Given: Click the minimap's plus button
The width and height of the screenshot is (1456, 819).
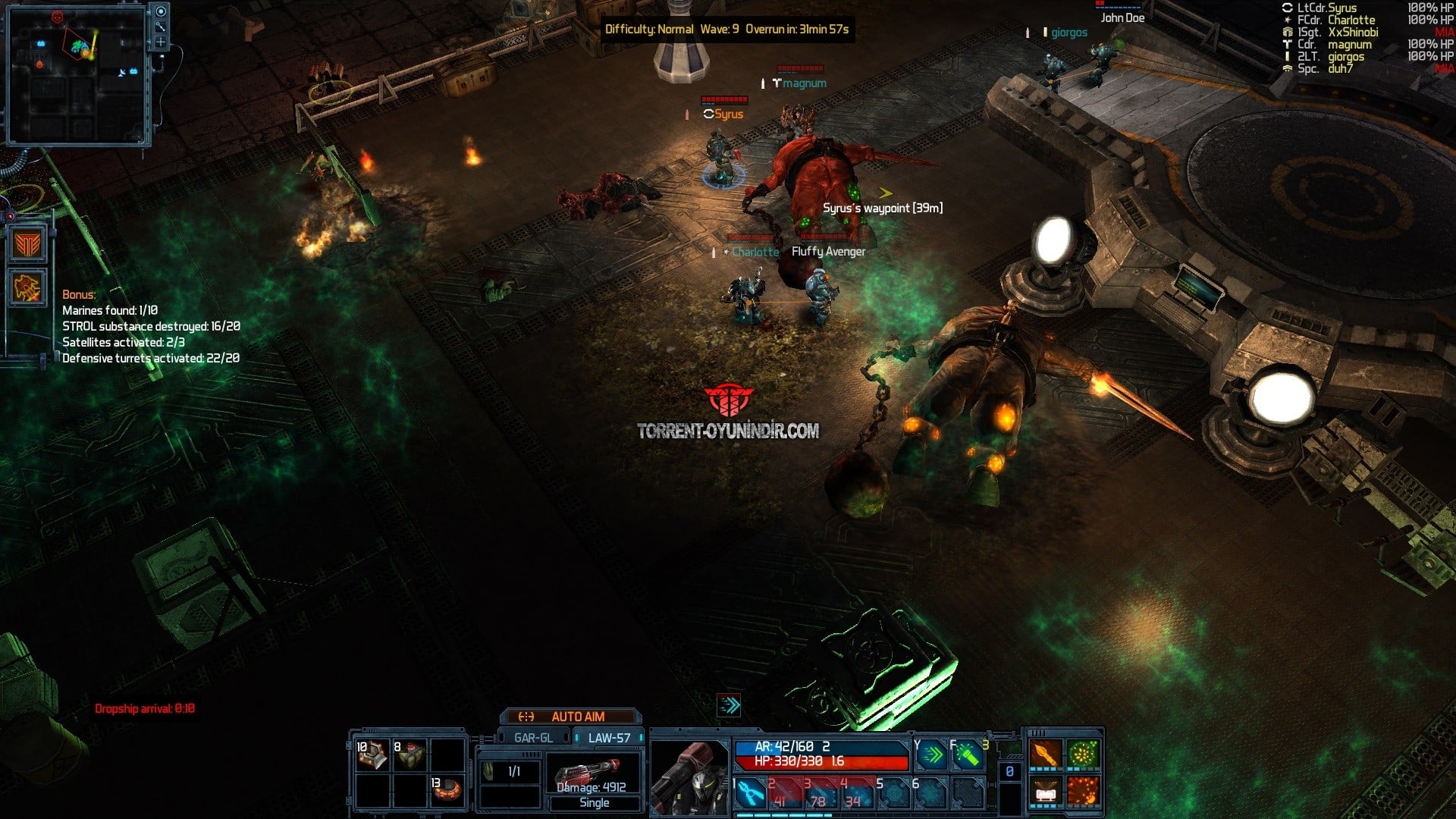Looking at the screenshot, I should [x=161, y=42].
